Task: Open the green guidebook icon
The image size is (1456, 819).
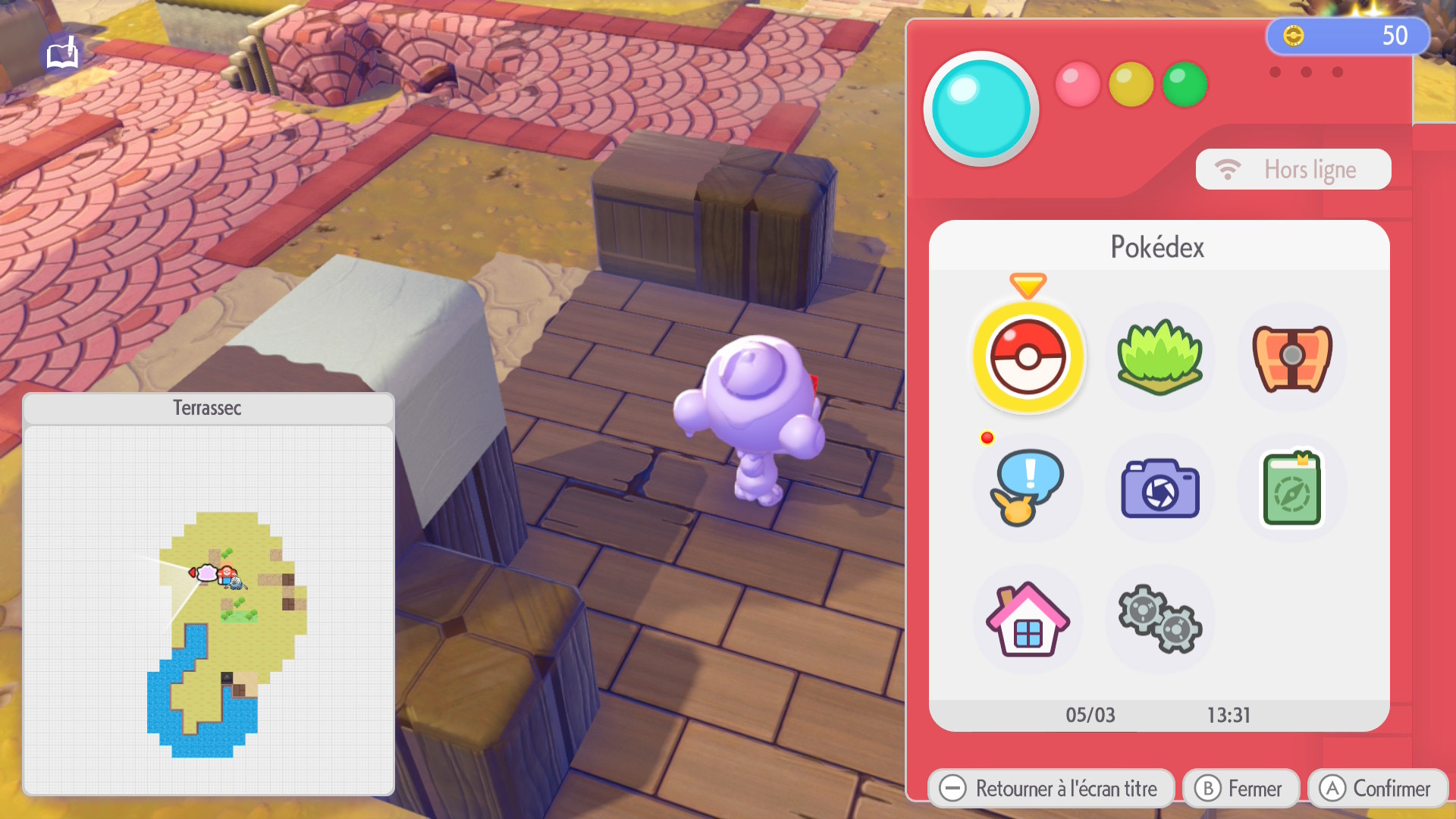Action: tap(1291, 489)
